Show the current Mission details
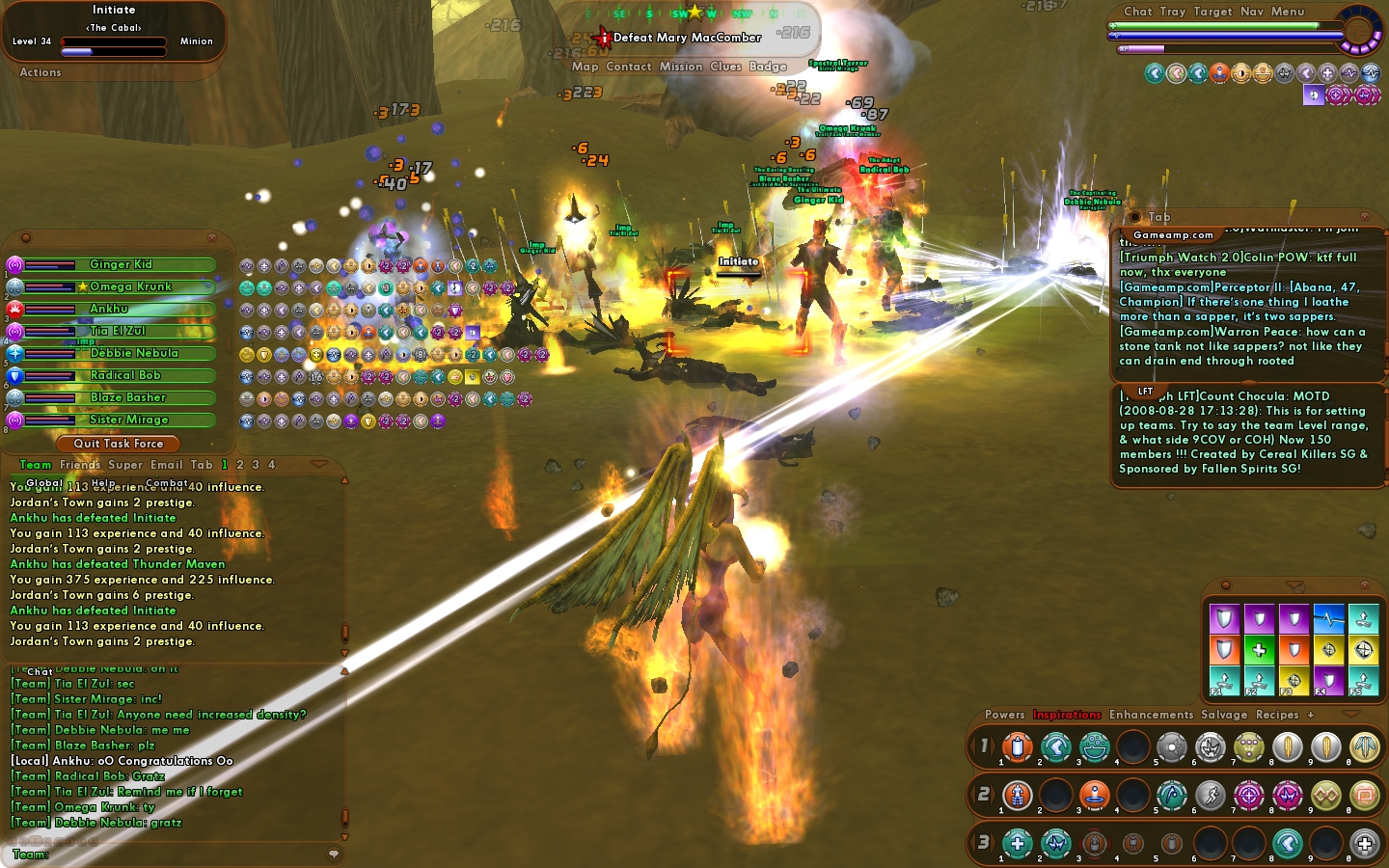The image size is (1389, 868). coord(681,67)
